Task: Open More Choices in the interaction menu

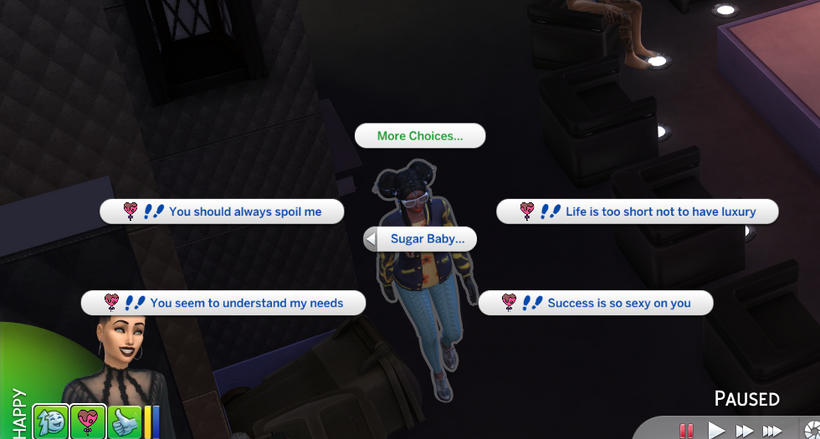Action: pyautogui.click(x=420, y=136)
